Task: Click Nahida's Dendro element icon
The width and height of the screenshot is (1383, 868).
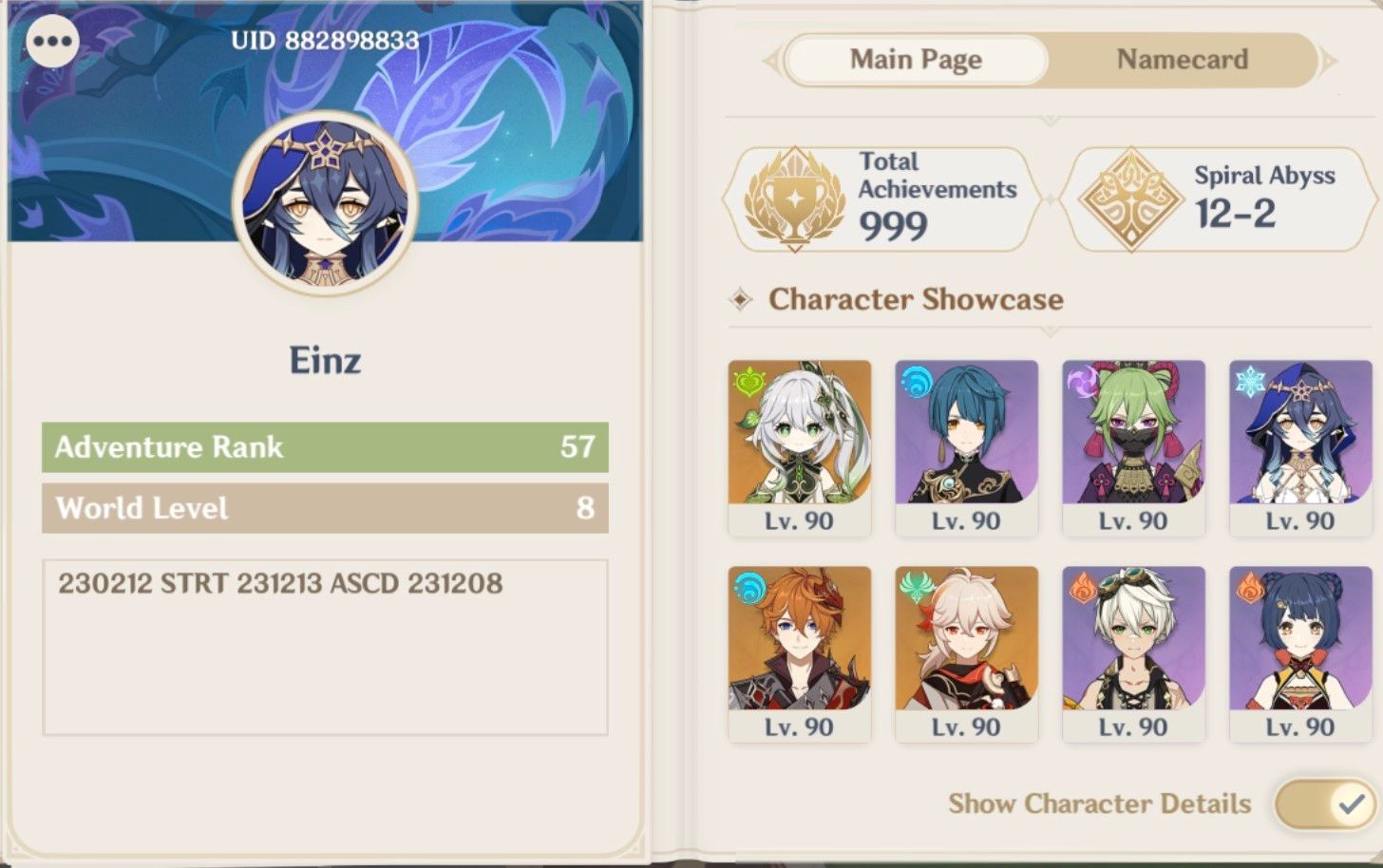Action: (x=747, y=380)
